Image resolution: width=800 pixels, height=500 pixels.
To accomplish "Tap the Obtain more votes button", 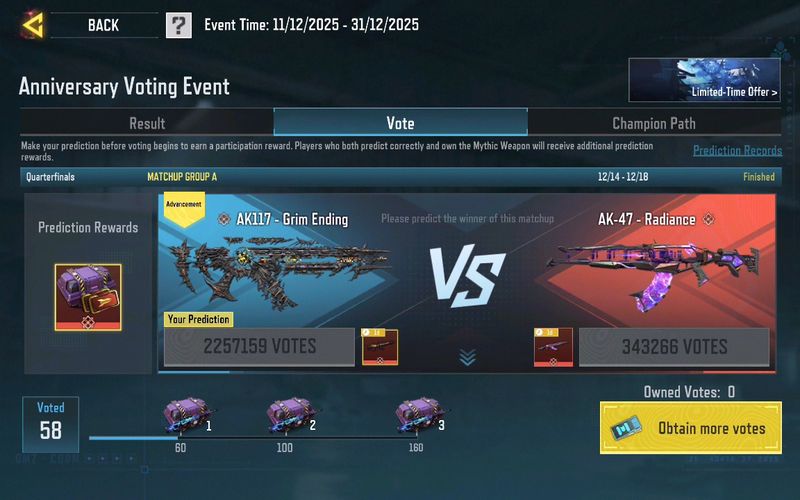I will [x=691, y=428].
